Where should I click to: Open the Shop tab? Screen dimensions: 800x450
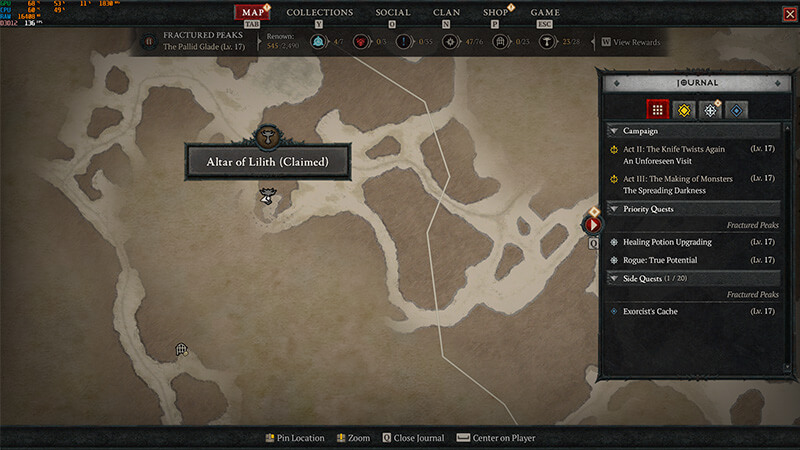[495, 13]
